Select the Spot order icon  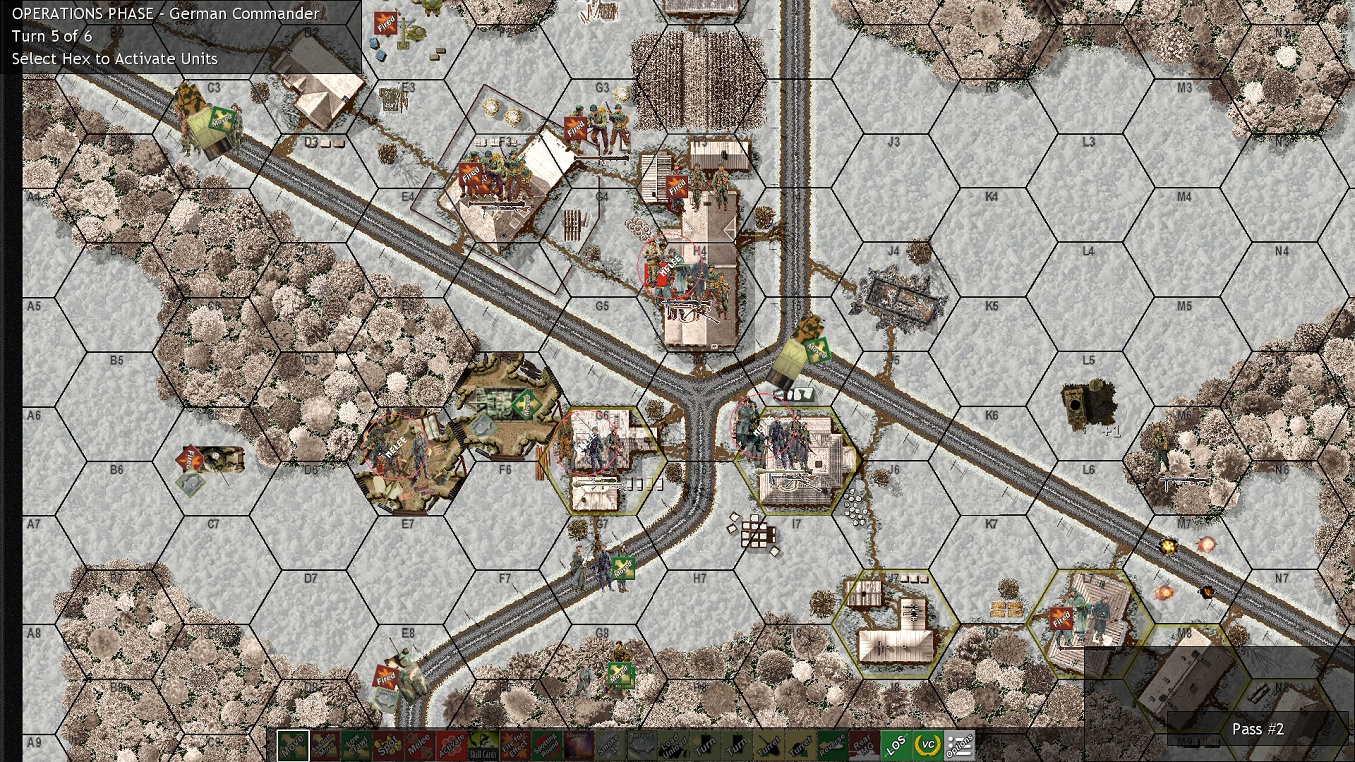[387, 743]
